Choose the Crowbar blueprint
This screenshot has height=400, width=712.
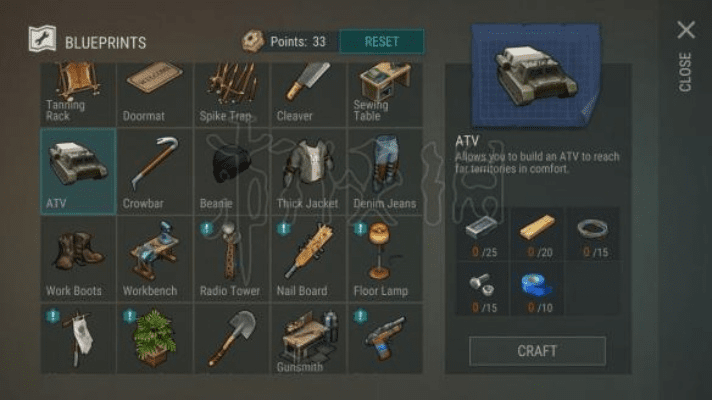click(155, 170)
